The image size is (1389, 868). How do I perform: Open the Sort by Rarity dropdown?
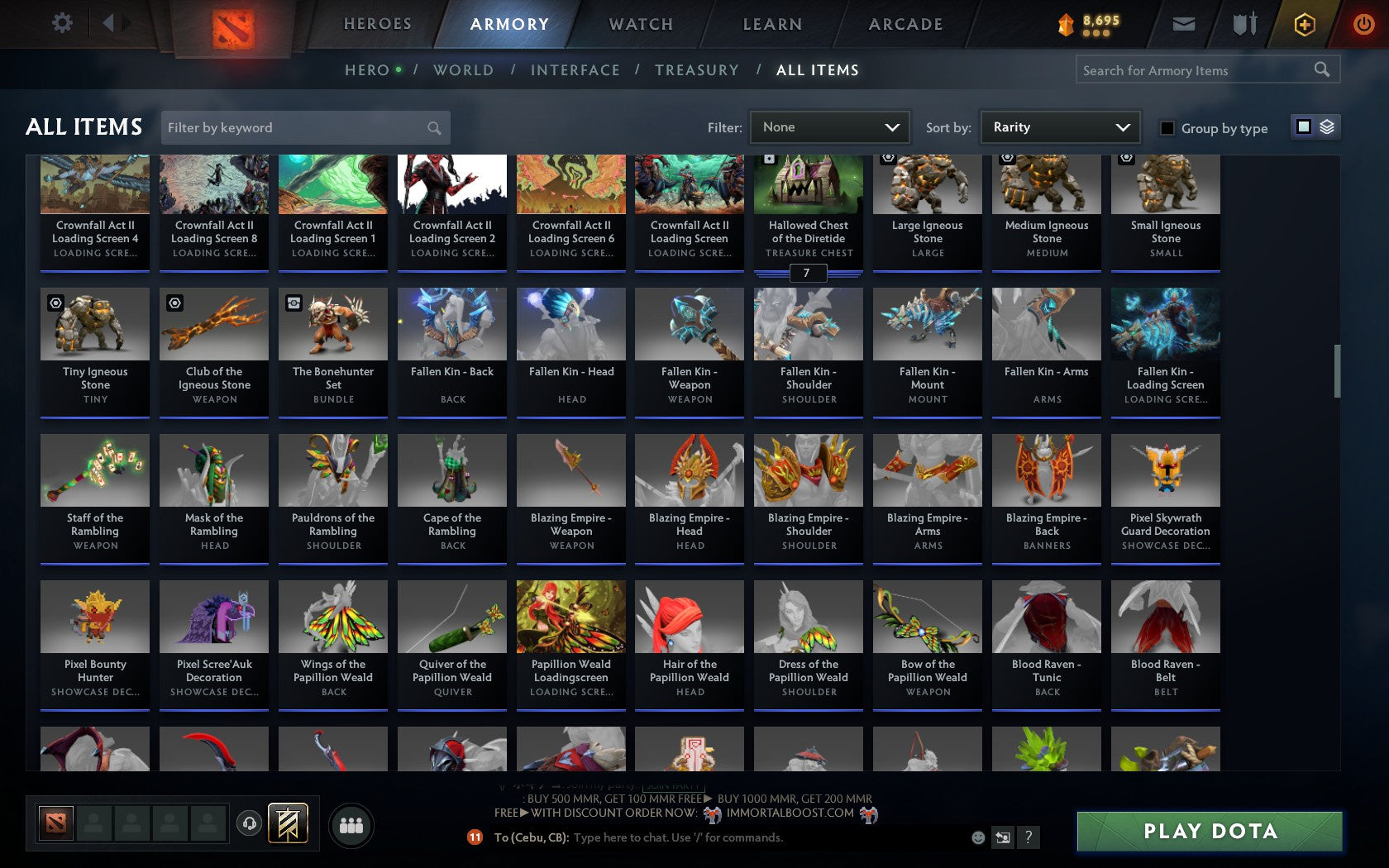pyautogui.click(x=1061, y=126)
